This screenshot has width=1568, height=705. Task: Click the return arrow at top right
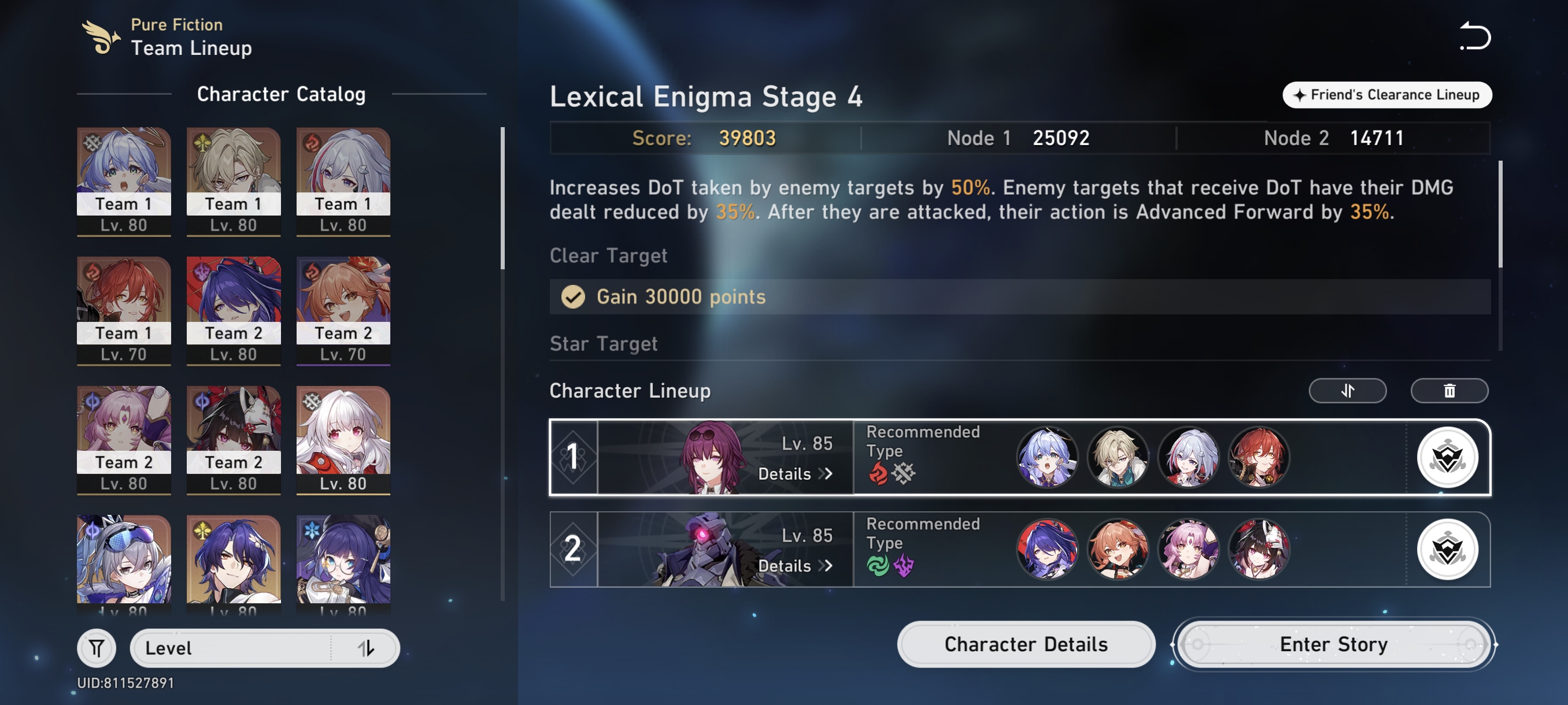[x=1475, y=36]
